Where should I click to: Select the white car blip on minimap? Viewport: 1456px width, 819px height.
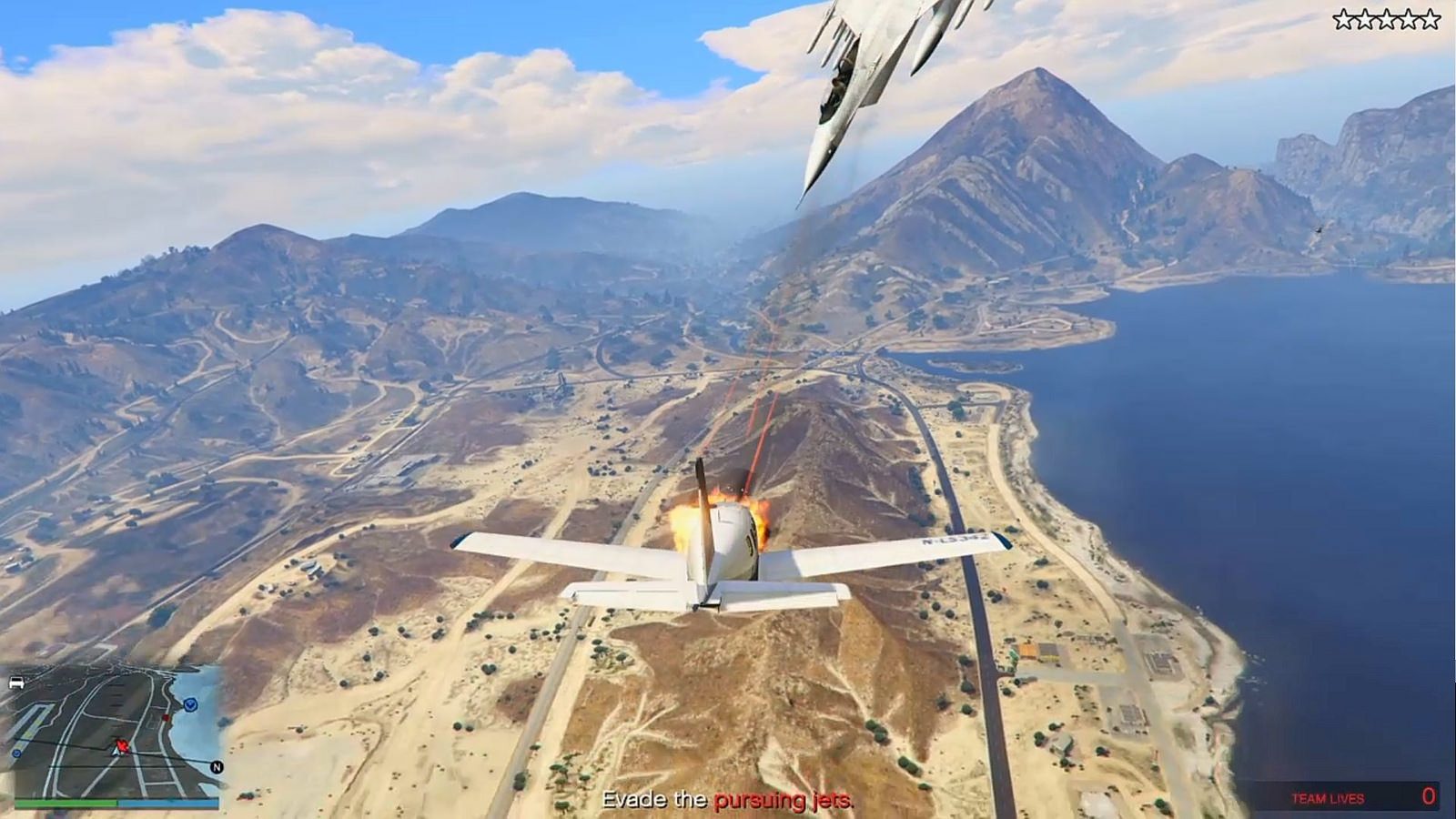pos(15,682)
